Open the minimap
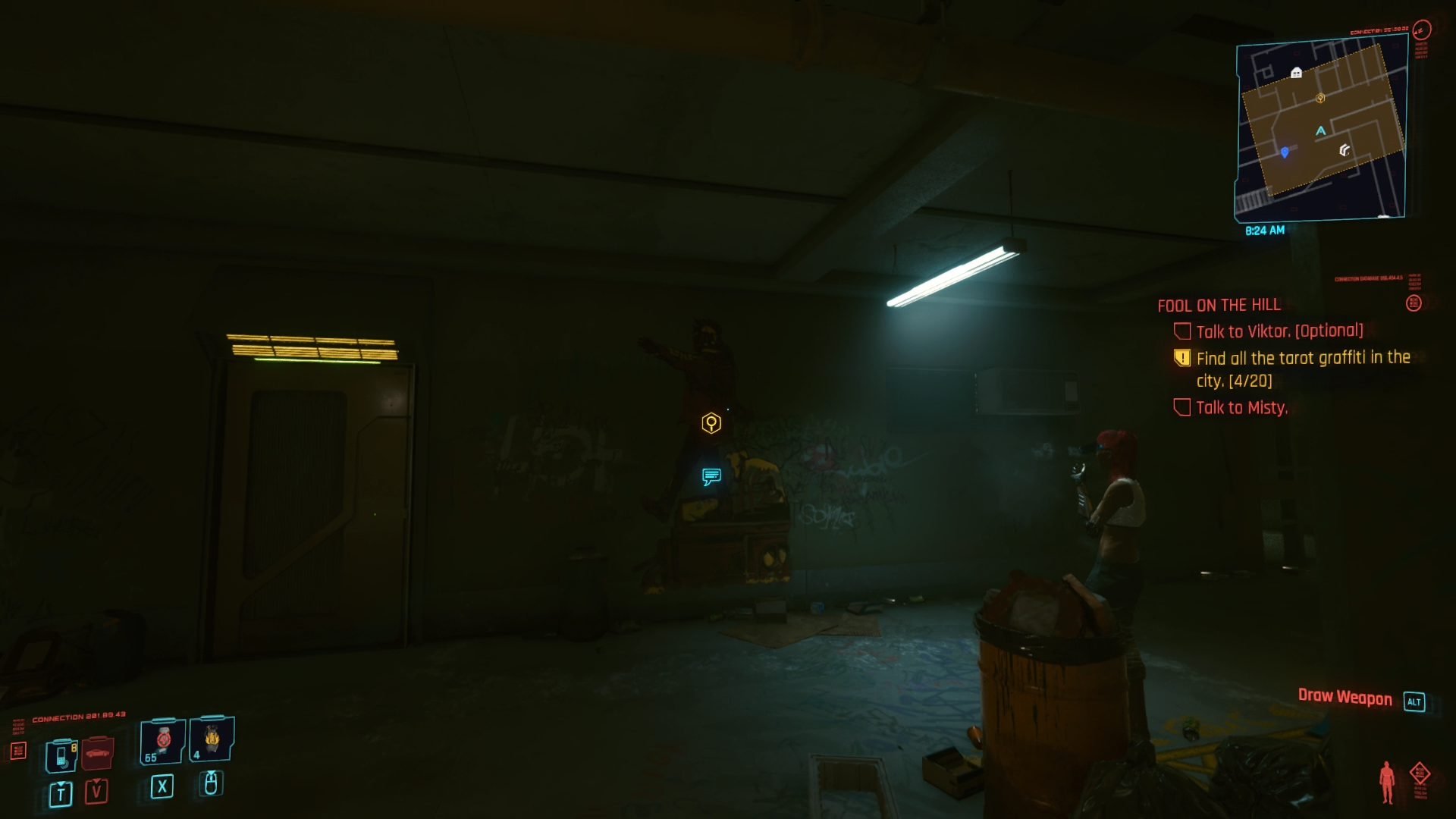 click(1321, 129)
